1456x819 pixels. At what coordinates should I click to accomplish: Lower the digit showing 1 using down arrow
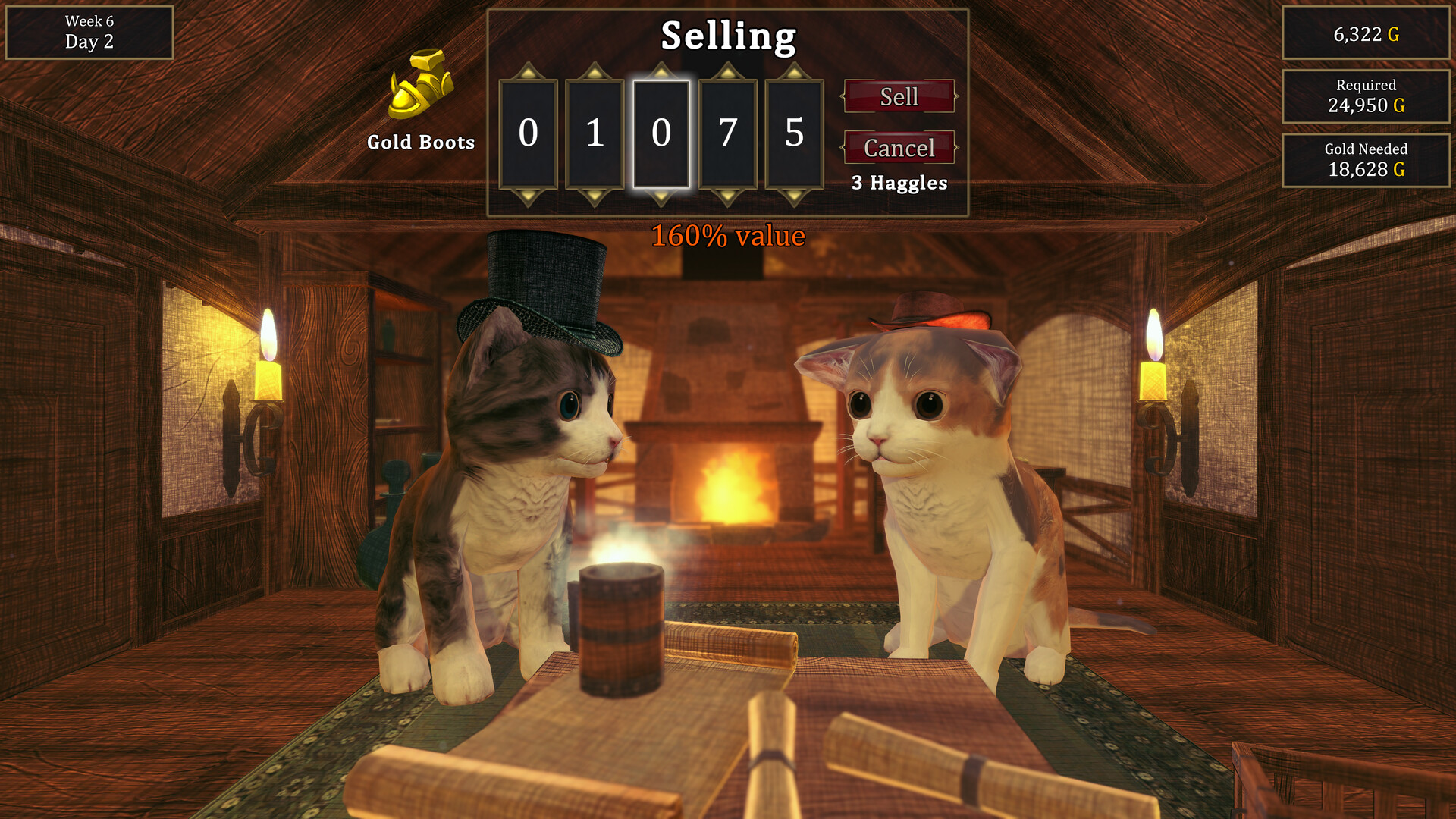(x=594, y=197)
